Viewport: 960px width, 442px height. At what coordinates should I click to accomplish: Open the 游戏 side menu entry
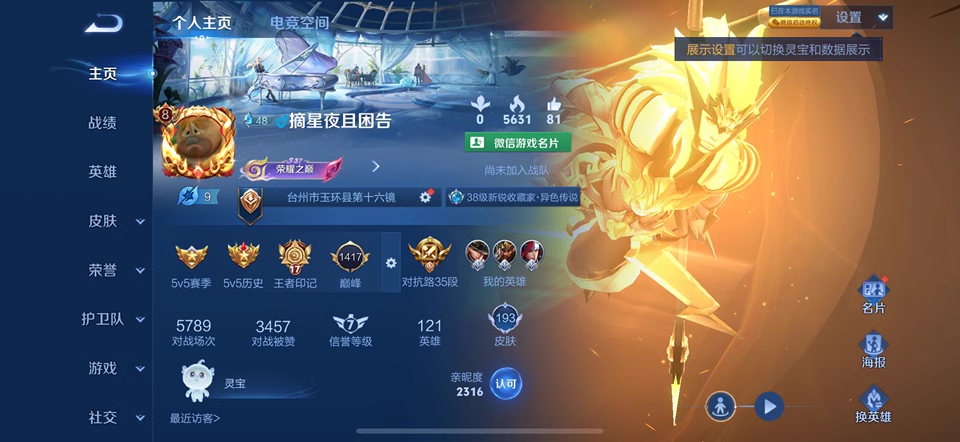point(112,368)
